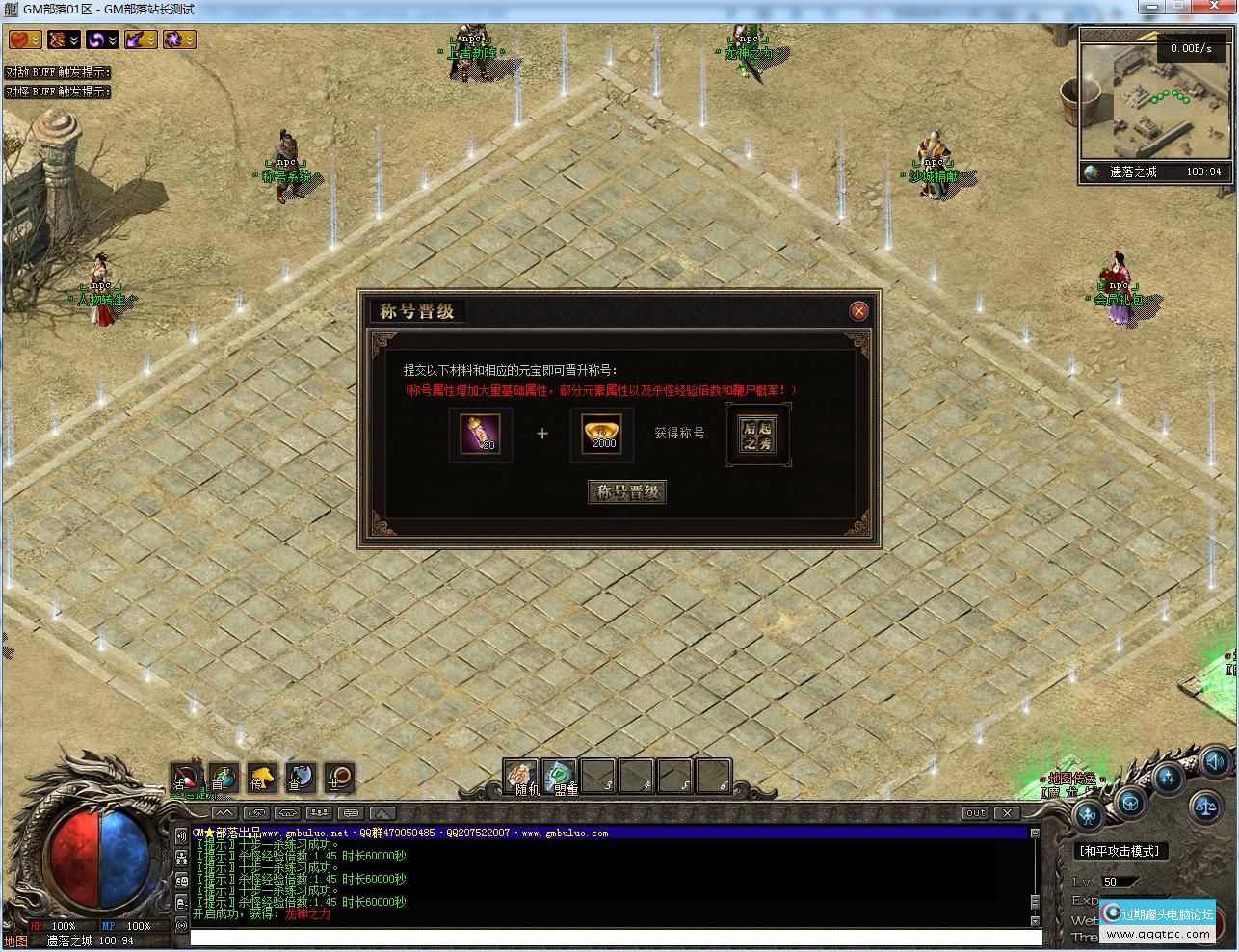Click the chat panel 'out' button
Screen dimensions: 1239x952
(976, 812)
